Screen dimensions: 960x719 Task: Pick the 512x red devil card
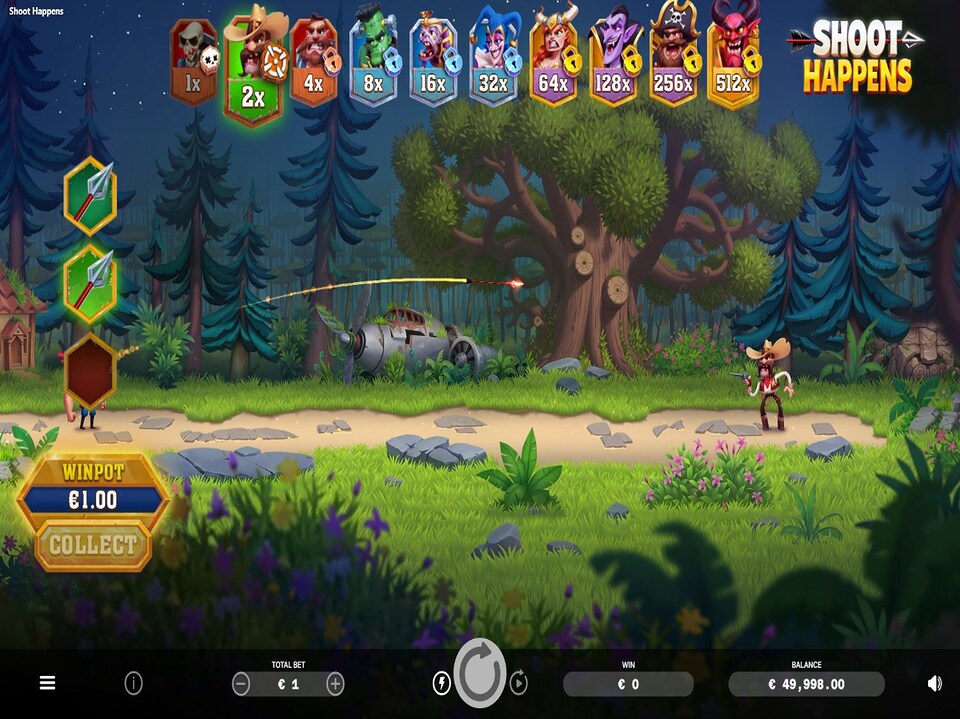point(733,58)
